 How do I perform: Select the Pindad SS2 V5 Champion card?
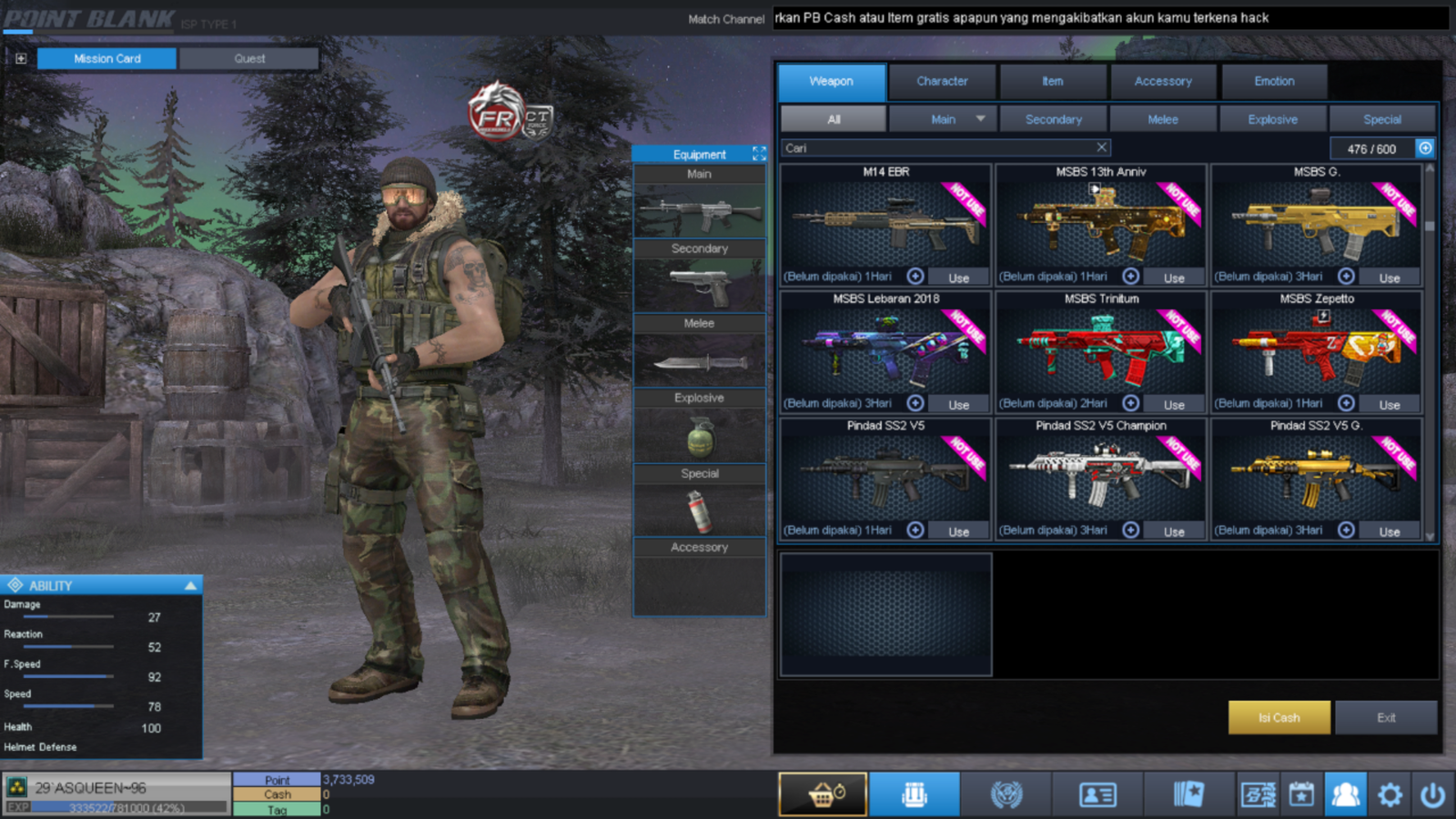pos(1100,478)
